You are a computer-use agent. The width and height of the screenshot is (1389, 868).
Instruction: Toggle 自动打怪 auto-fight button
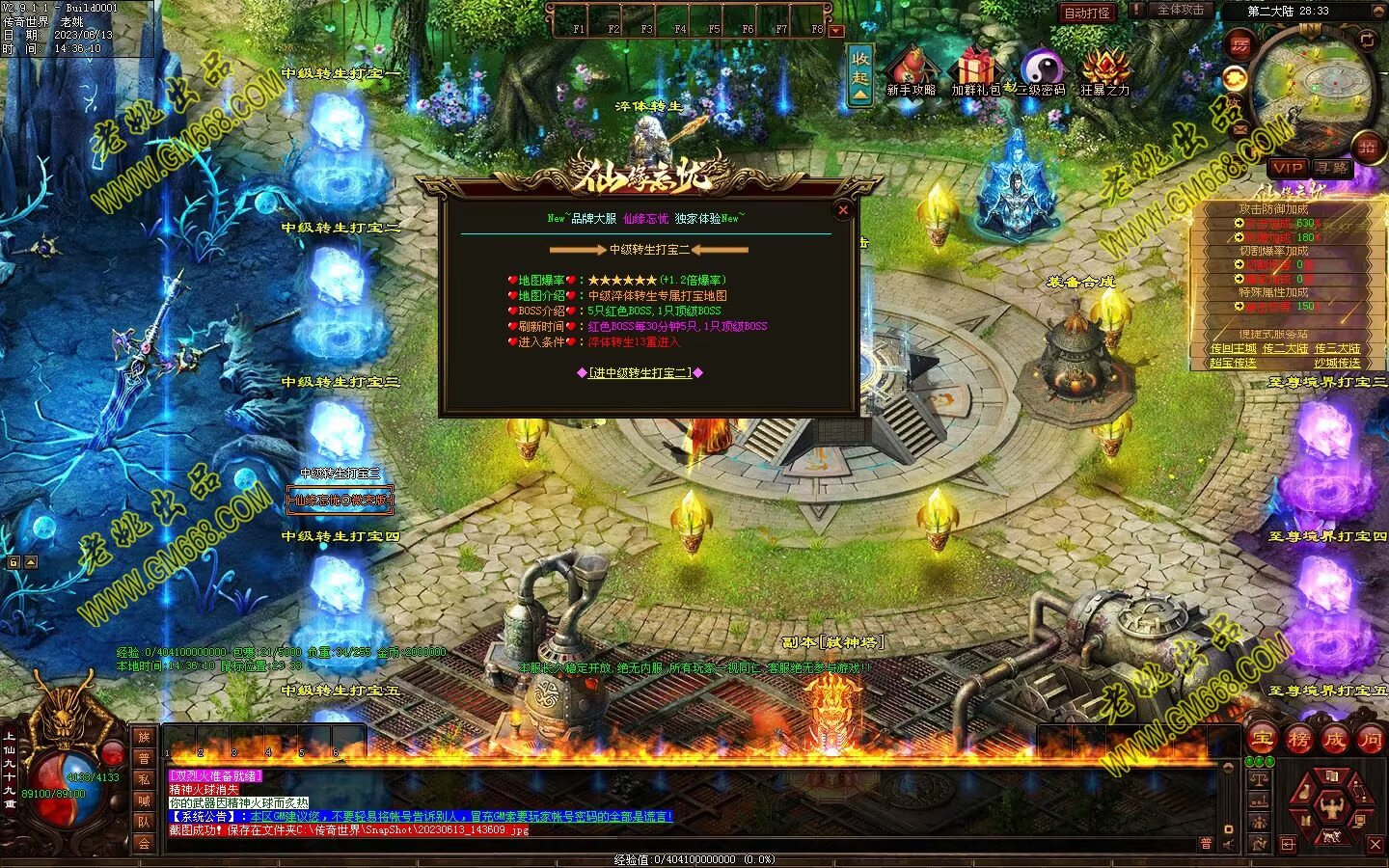(1087, 13)
